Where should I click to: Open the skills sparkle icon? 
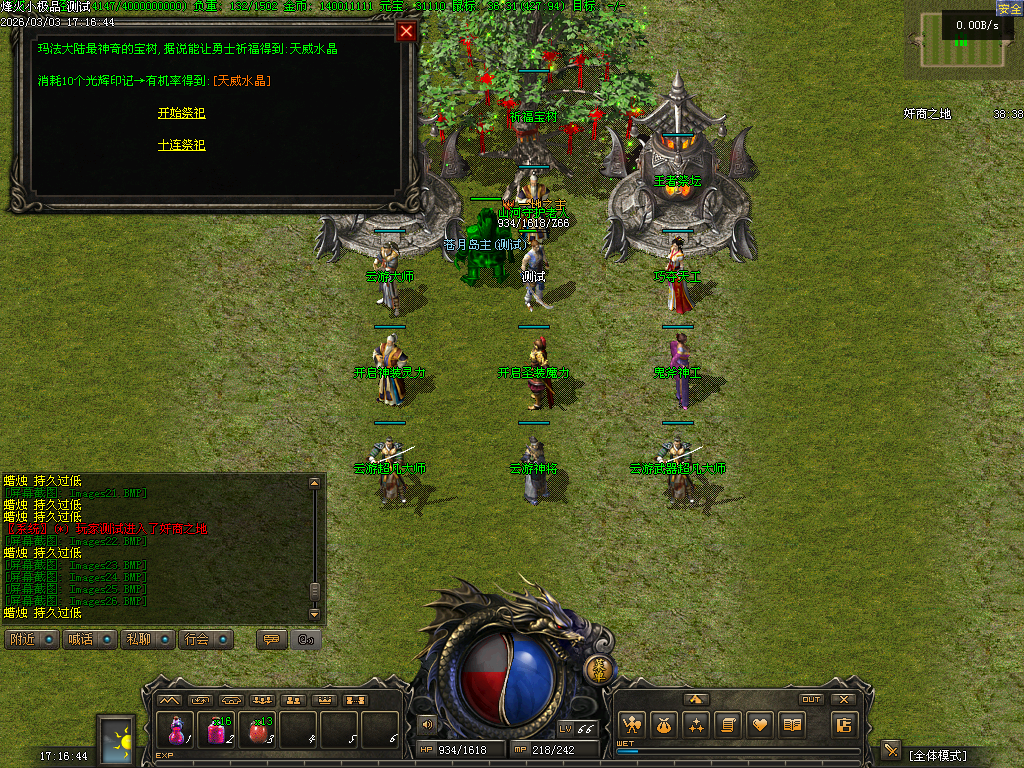(x=695, y=724)
